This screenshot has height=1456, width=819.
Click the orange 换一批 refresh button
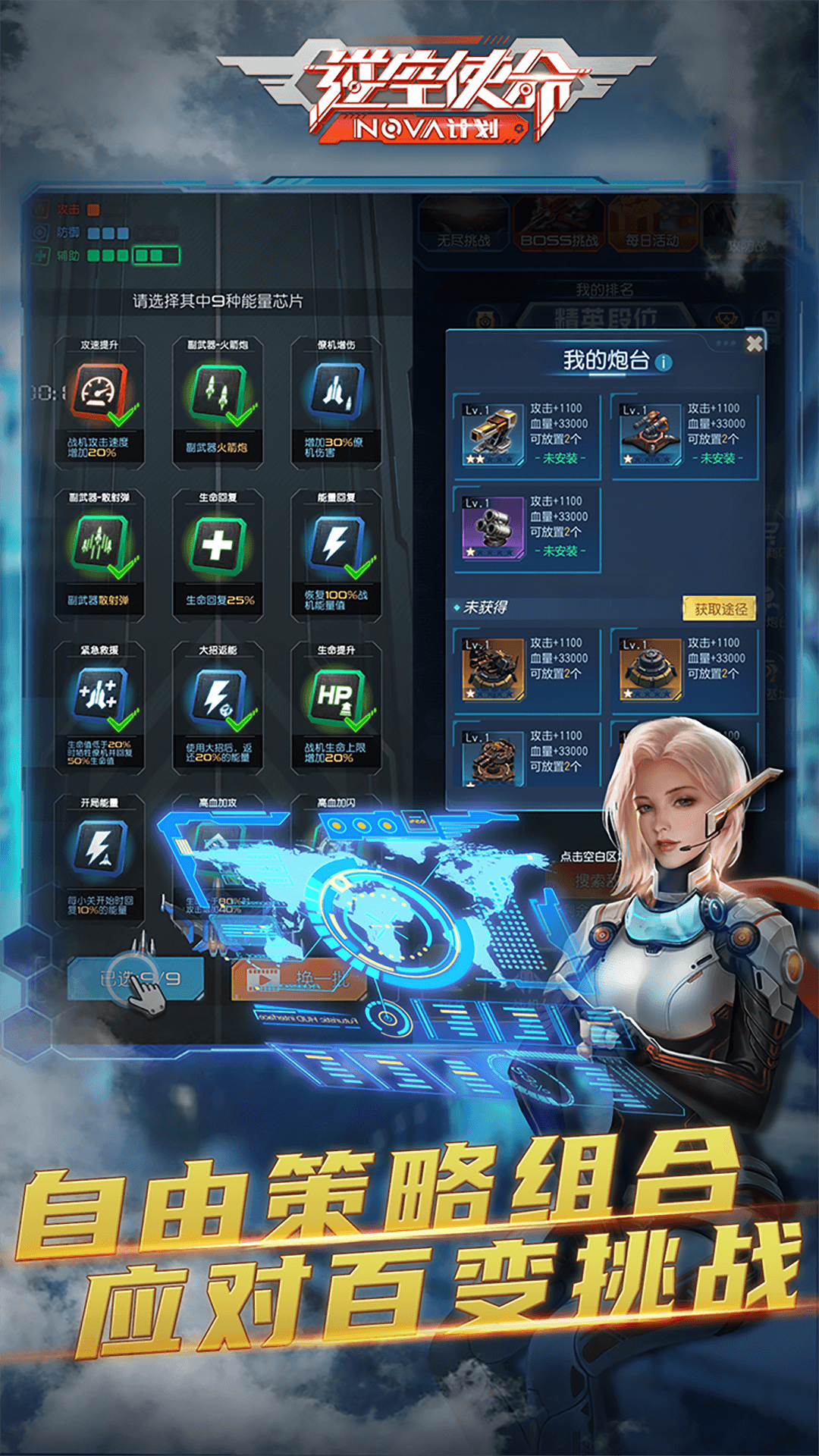click(x=300, y=978)
